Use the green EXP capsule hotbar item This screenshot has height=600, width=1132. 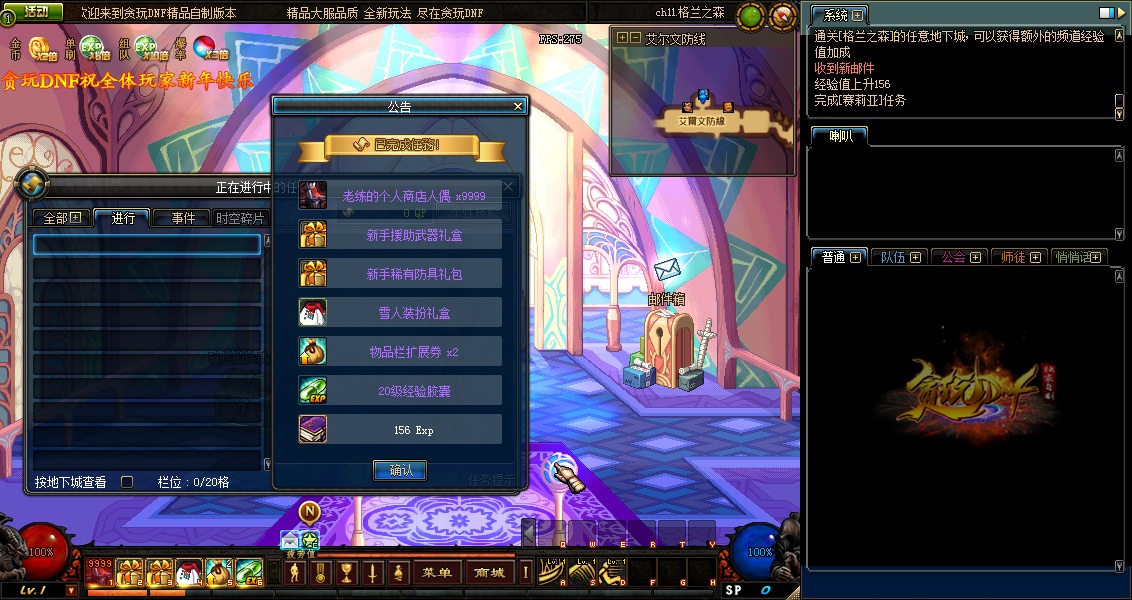point(249,573)
